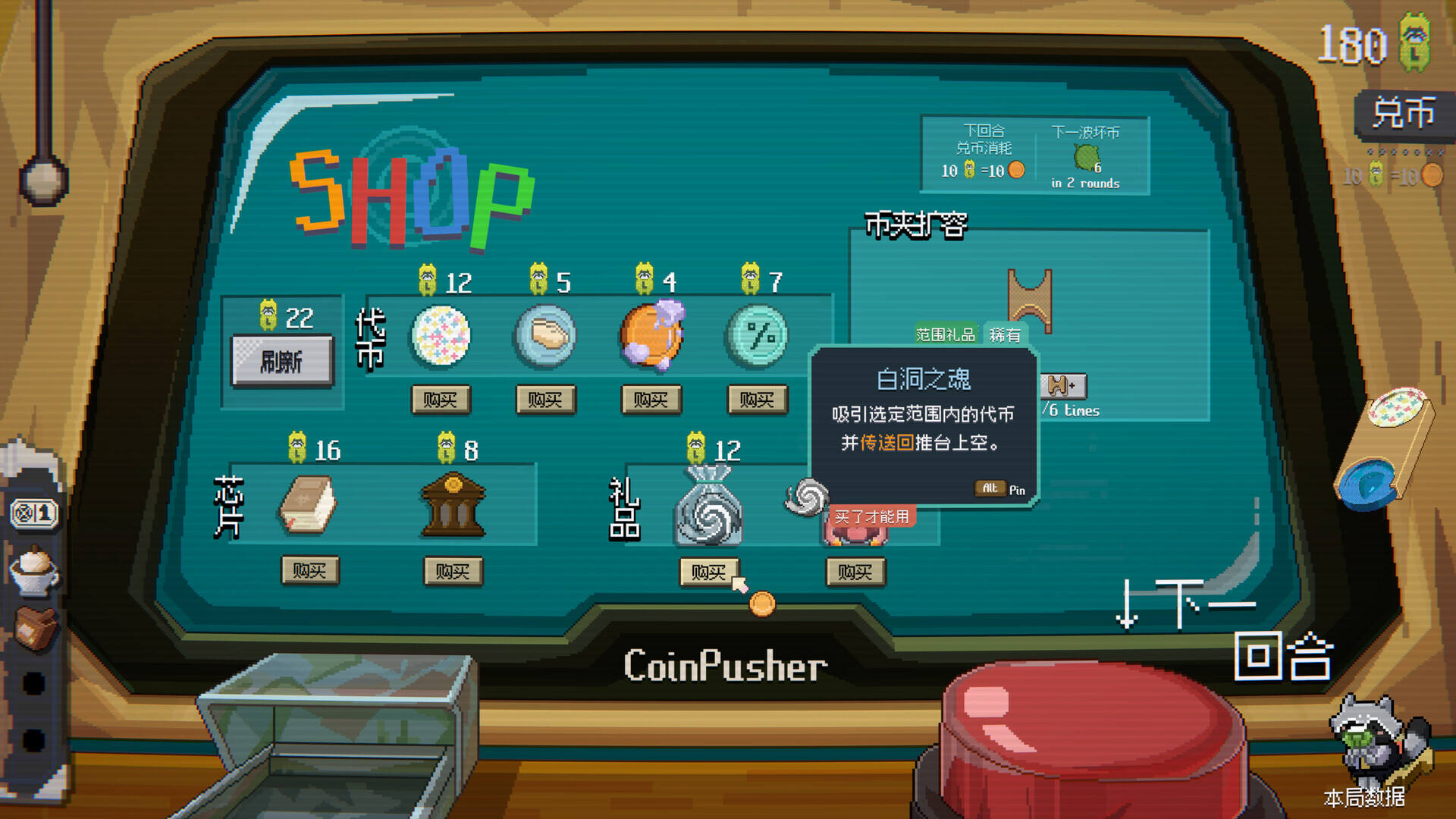Select the swirl gift bag icon
The width and height of the screenshot is (1456, 819).
tap(708, 507)
